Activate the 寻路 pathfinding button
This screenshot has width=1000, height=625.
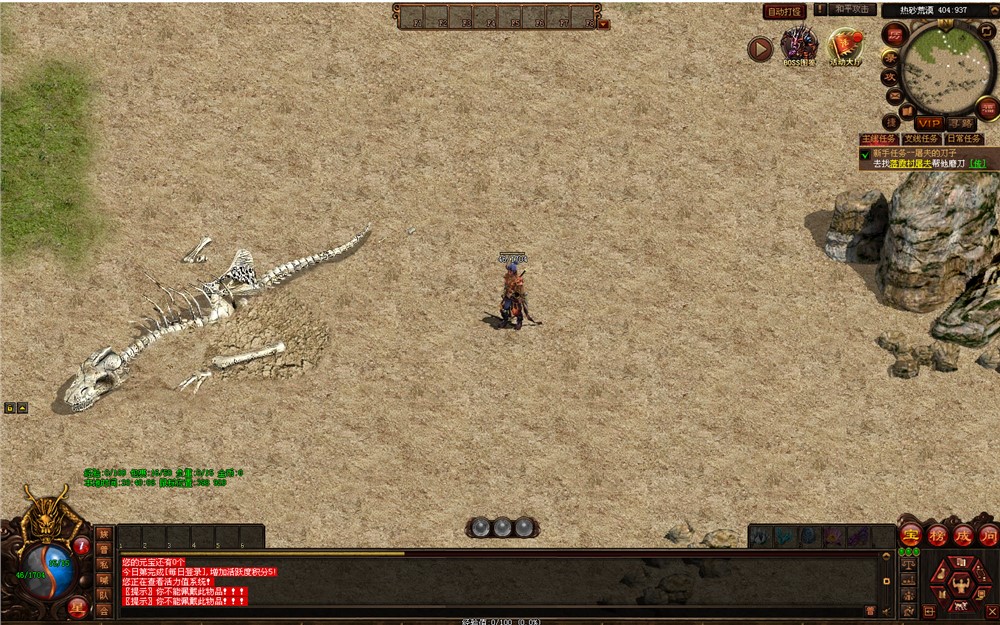(x=961, y=123)
